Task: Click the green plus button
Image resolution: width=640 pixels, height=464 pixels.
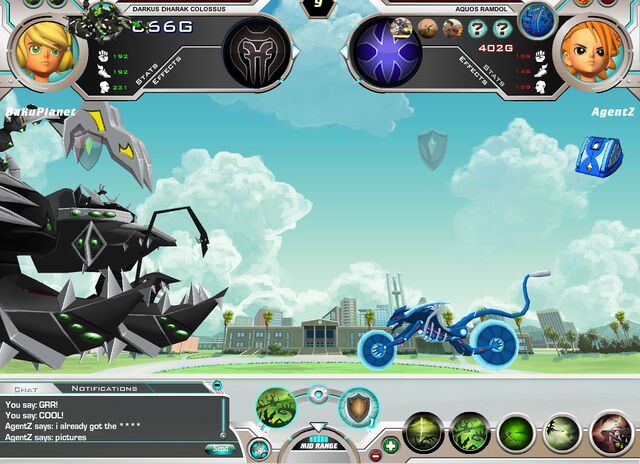Action: pyautogui.click(x=390, y=444)
